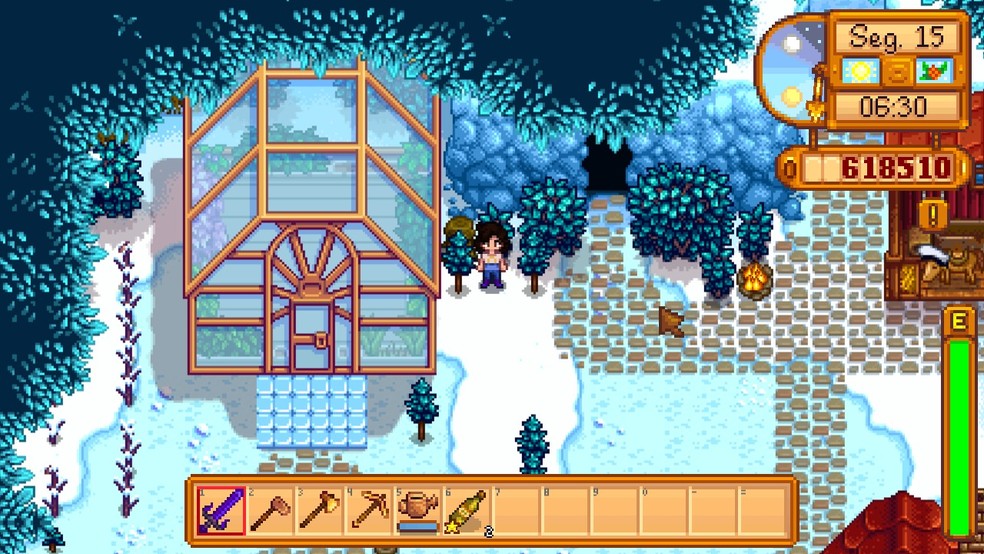The height and width of the screenshot is (554, 984).
Task: Select the gold-star bottle item slot
Action: click(x=466, y=510)
